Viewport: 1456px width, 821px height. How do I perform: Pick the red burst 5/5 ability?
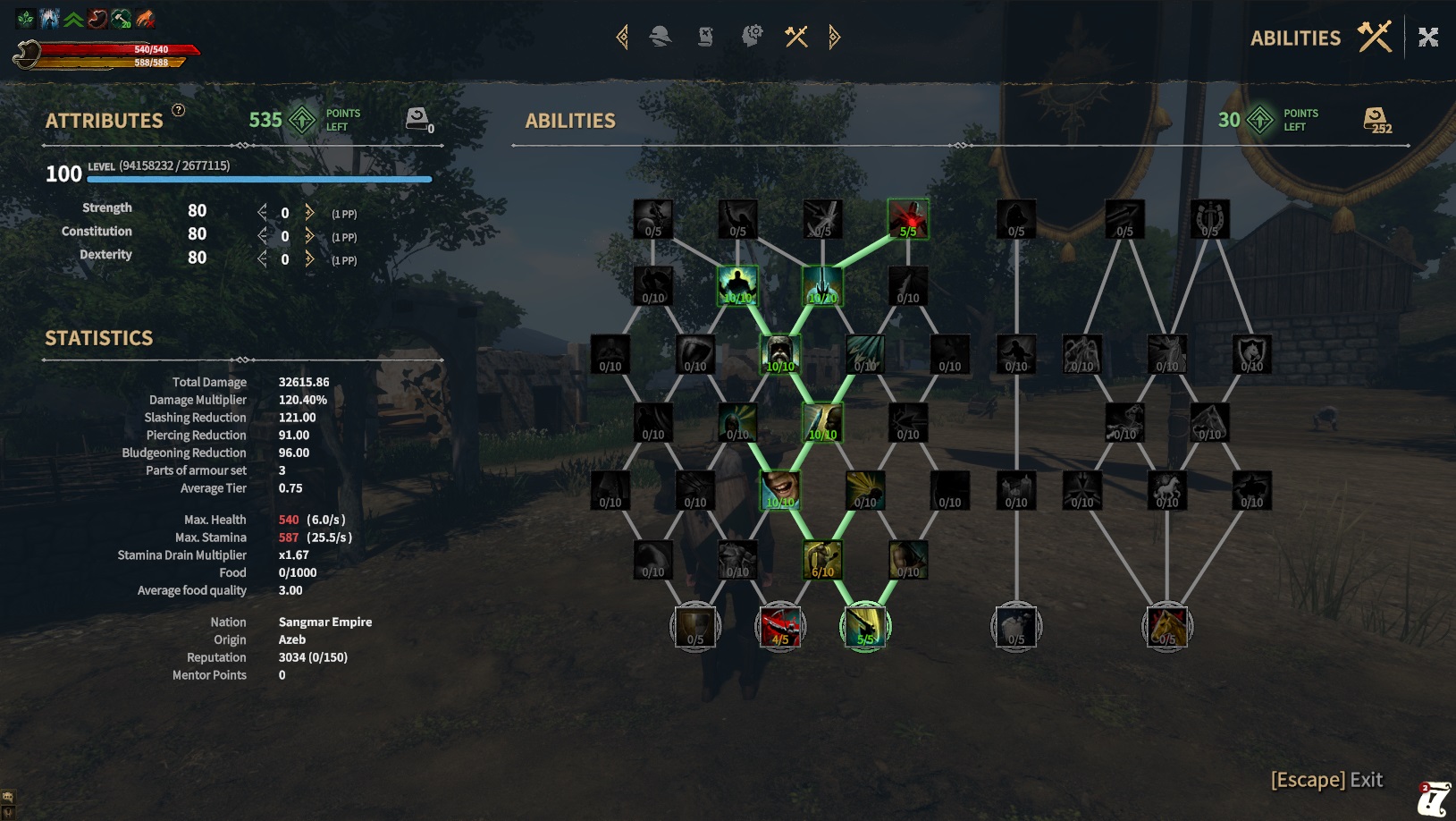[x=907, y=219]
